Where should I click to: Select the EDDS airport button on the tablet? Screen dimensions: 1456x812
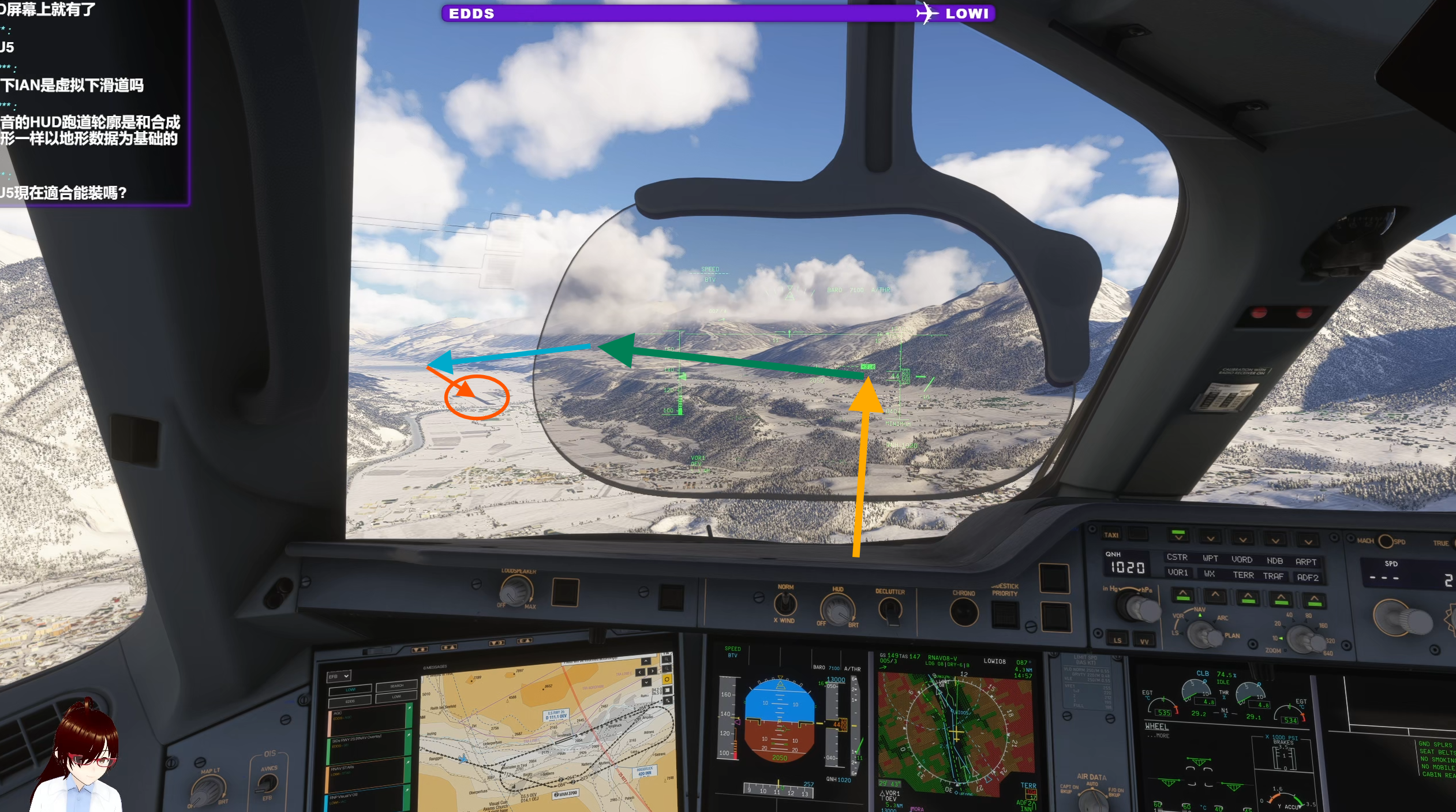tap(350, 702)
